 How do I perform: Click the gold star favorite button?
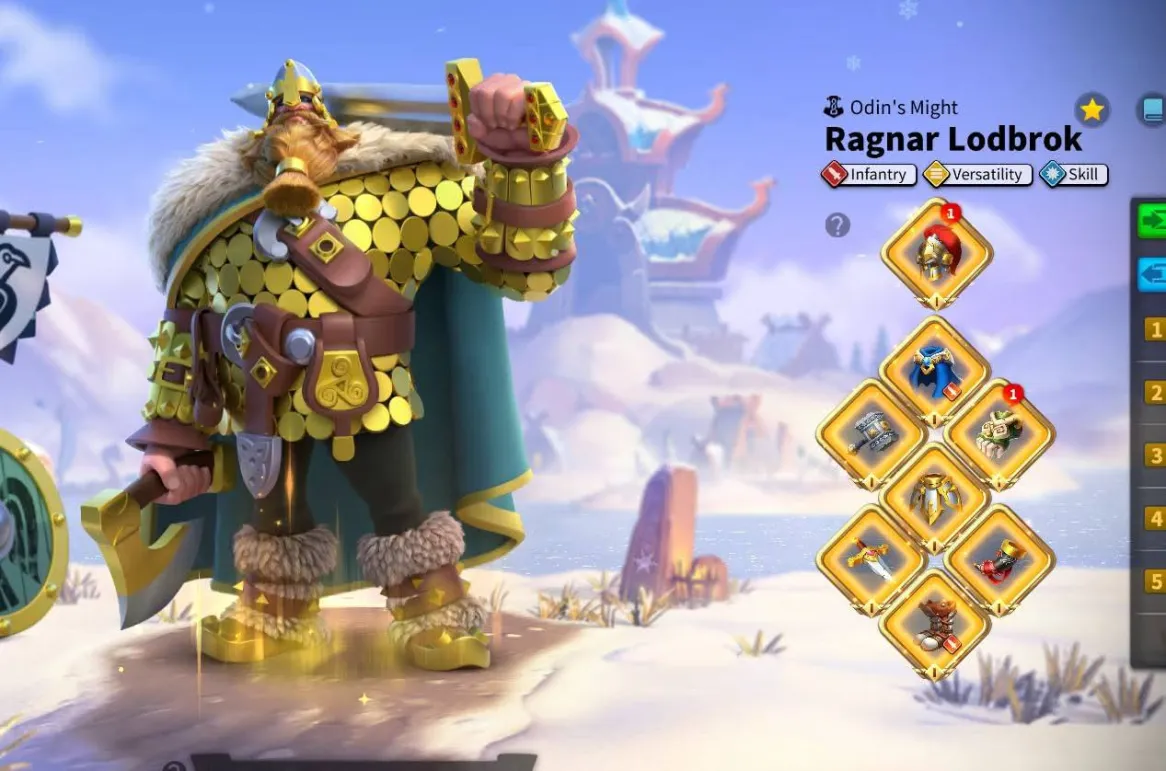1092,109
